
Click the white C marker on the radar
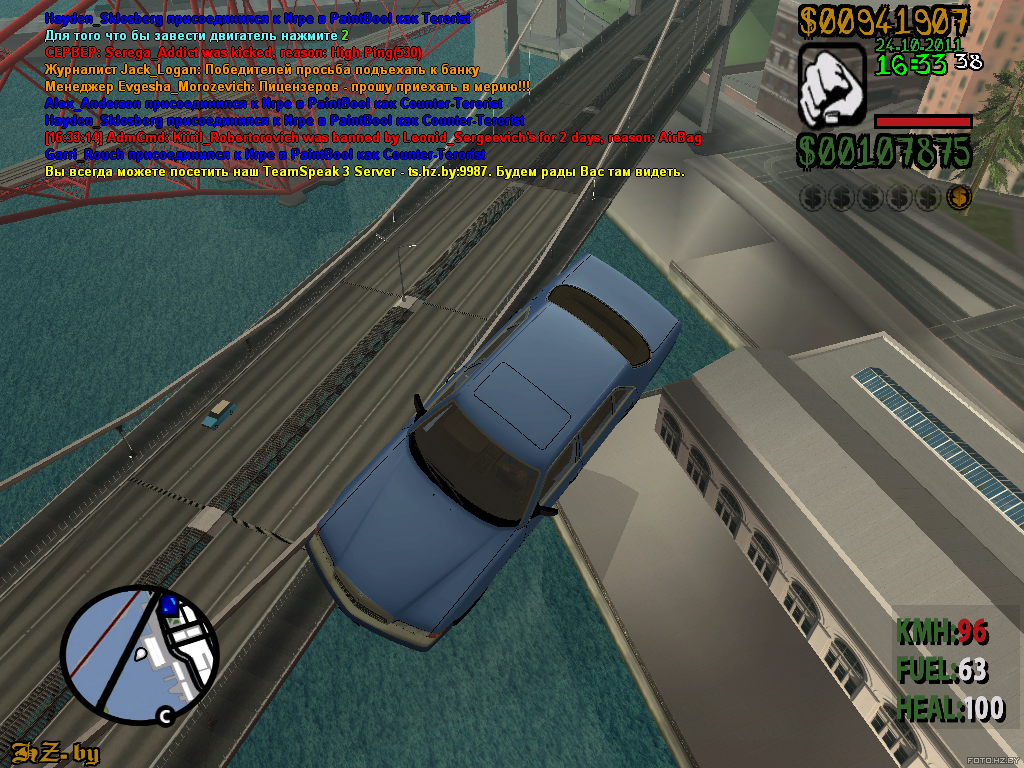[x=165, y=715]
